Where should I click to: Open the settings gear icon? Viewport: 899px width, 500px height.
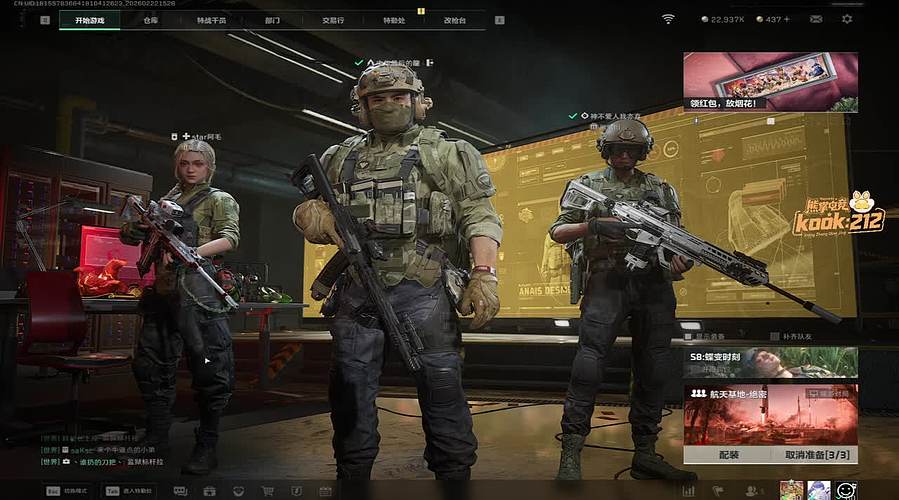(x=847, y=19)
